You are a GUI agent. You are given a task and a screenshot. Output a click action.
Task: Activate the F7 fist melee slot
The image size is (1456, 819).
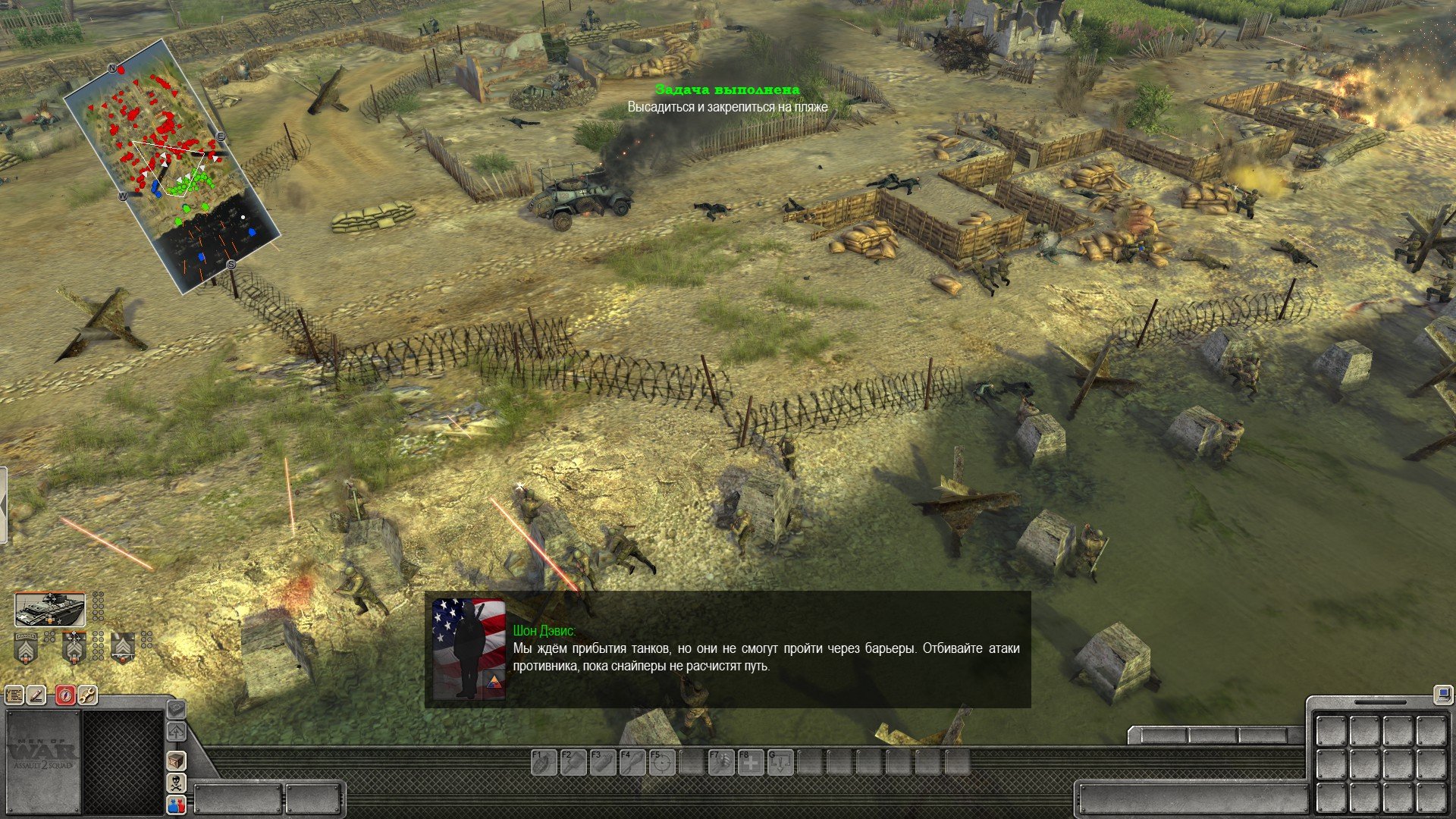720,762
